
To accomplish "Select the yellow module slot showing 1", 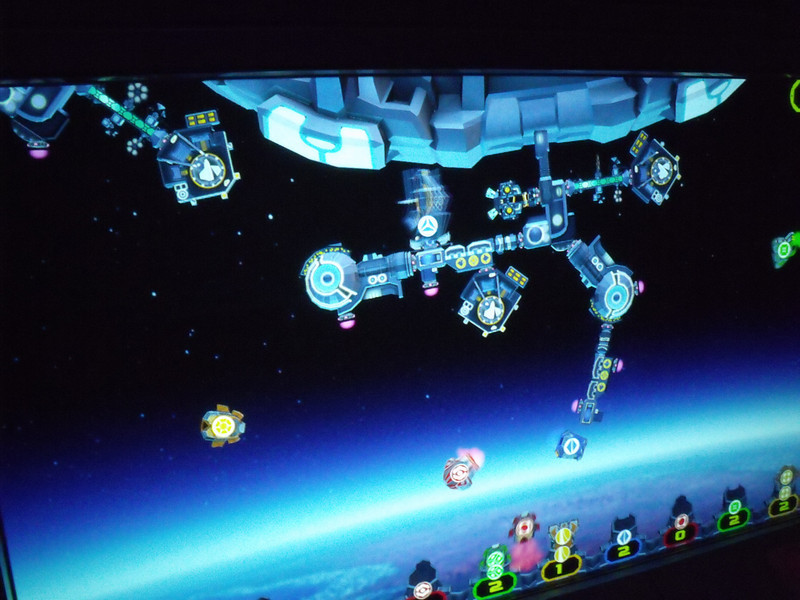I will point(562,567).
